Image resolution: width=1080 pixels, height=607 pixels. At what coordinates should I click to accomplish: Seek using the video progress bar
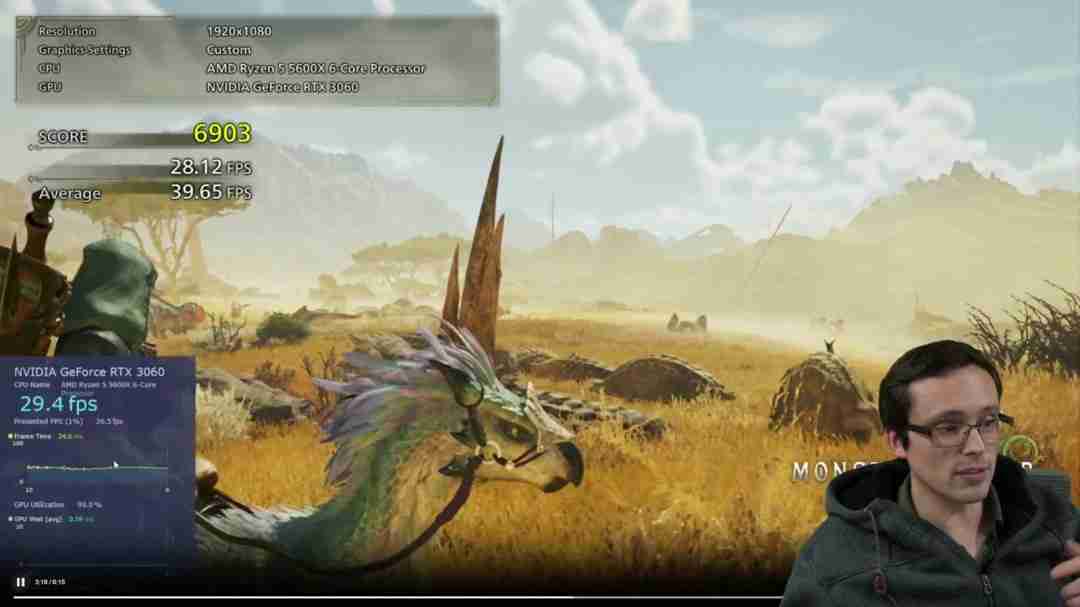pos(400,597)
